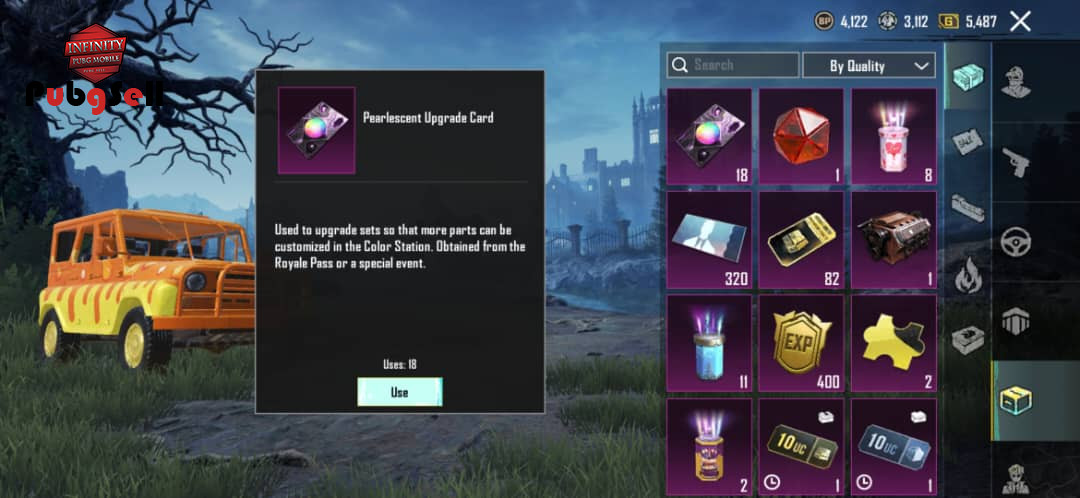Pick the engine item slot
1080x498 pixels.
click(893, 239)
